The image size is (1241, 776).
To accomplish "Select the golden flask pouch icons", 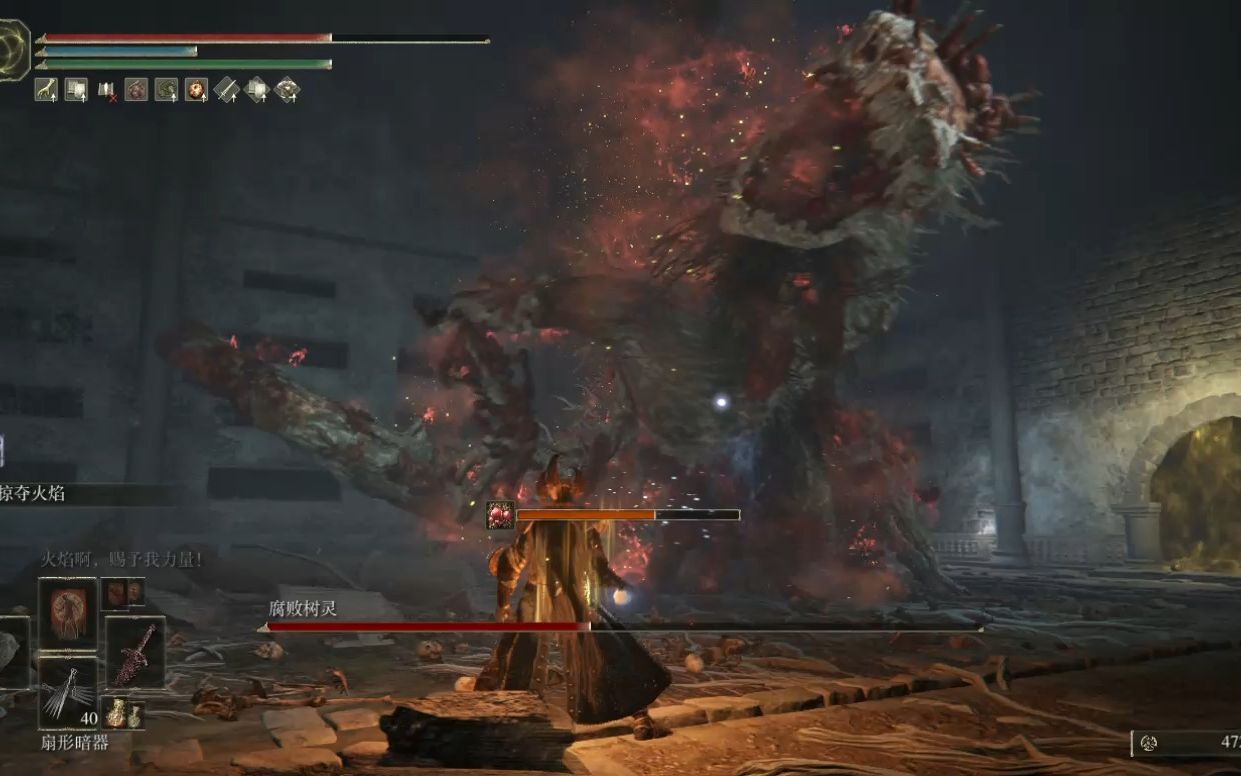I will (123, 713).
